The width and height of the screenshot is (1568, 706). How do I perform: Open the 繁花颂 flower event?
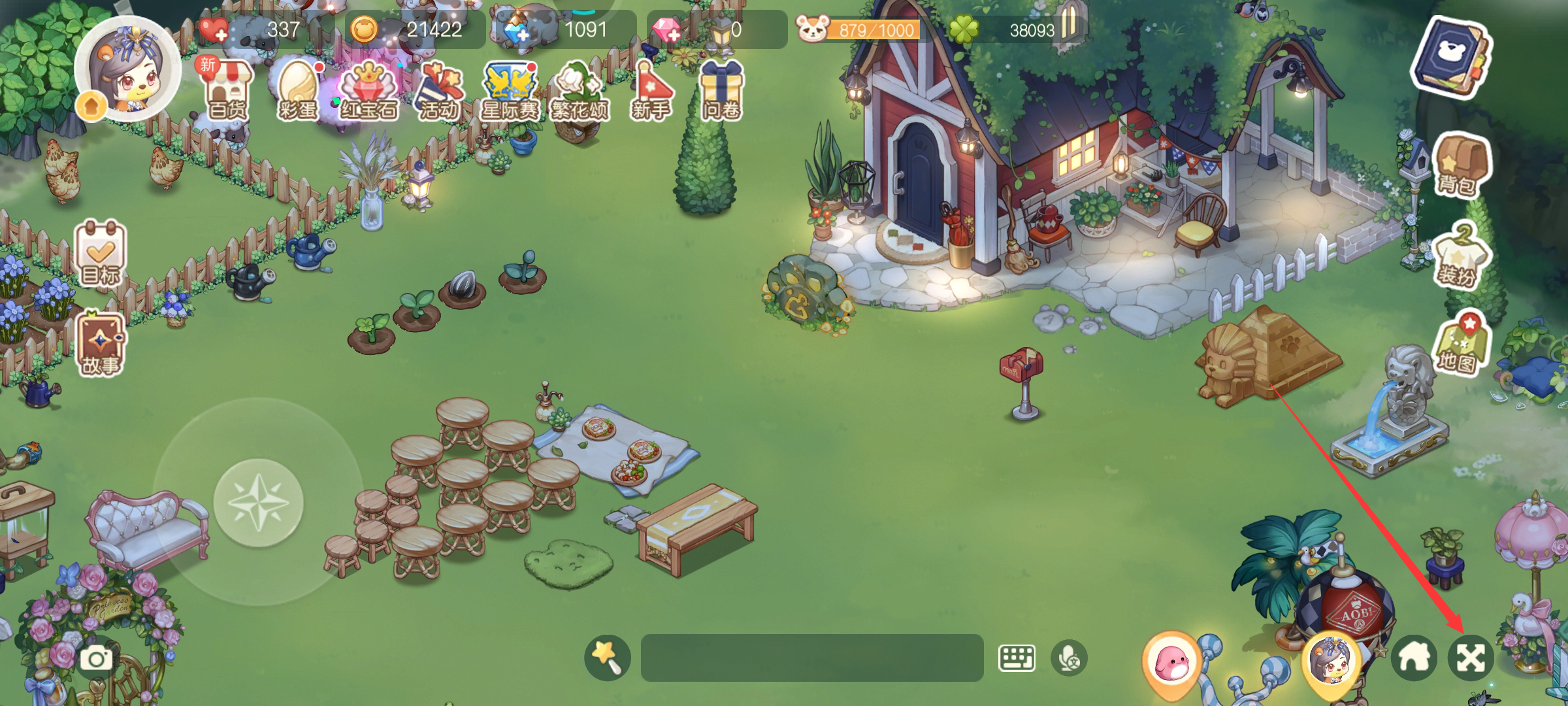[580, 92]
